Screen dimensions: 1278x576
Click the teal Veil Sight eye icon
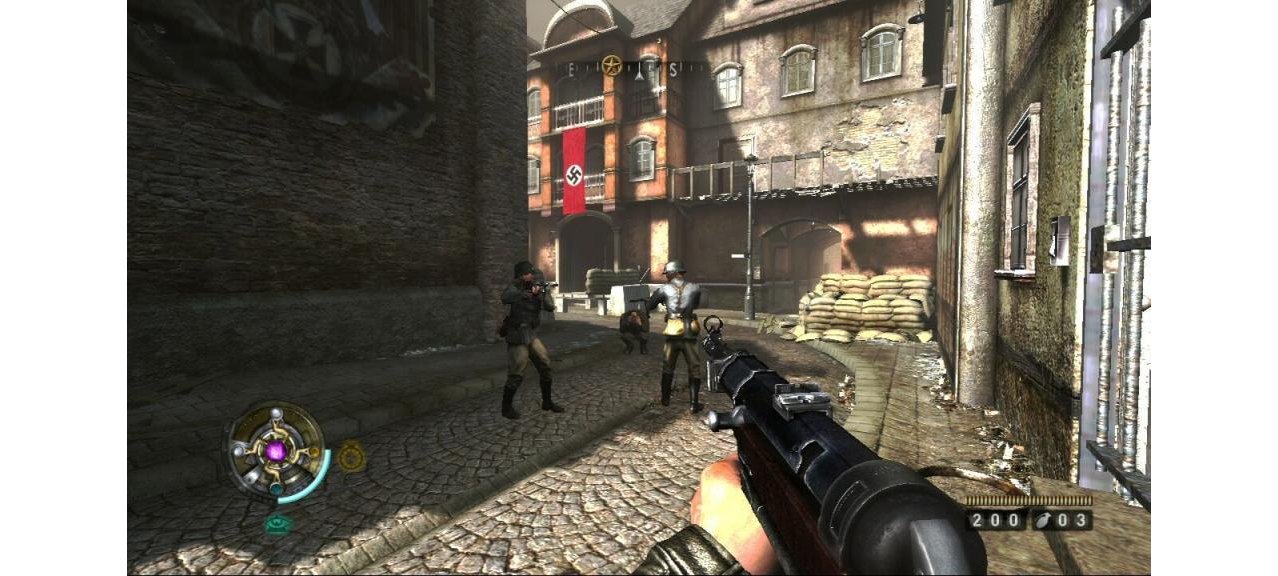pyautogui.click(x=277, y=522)
